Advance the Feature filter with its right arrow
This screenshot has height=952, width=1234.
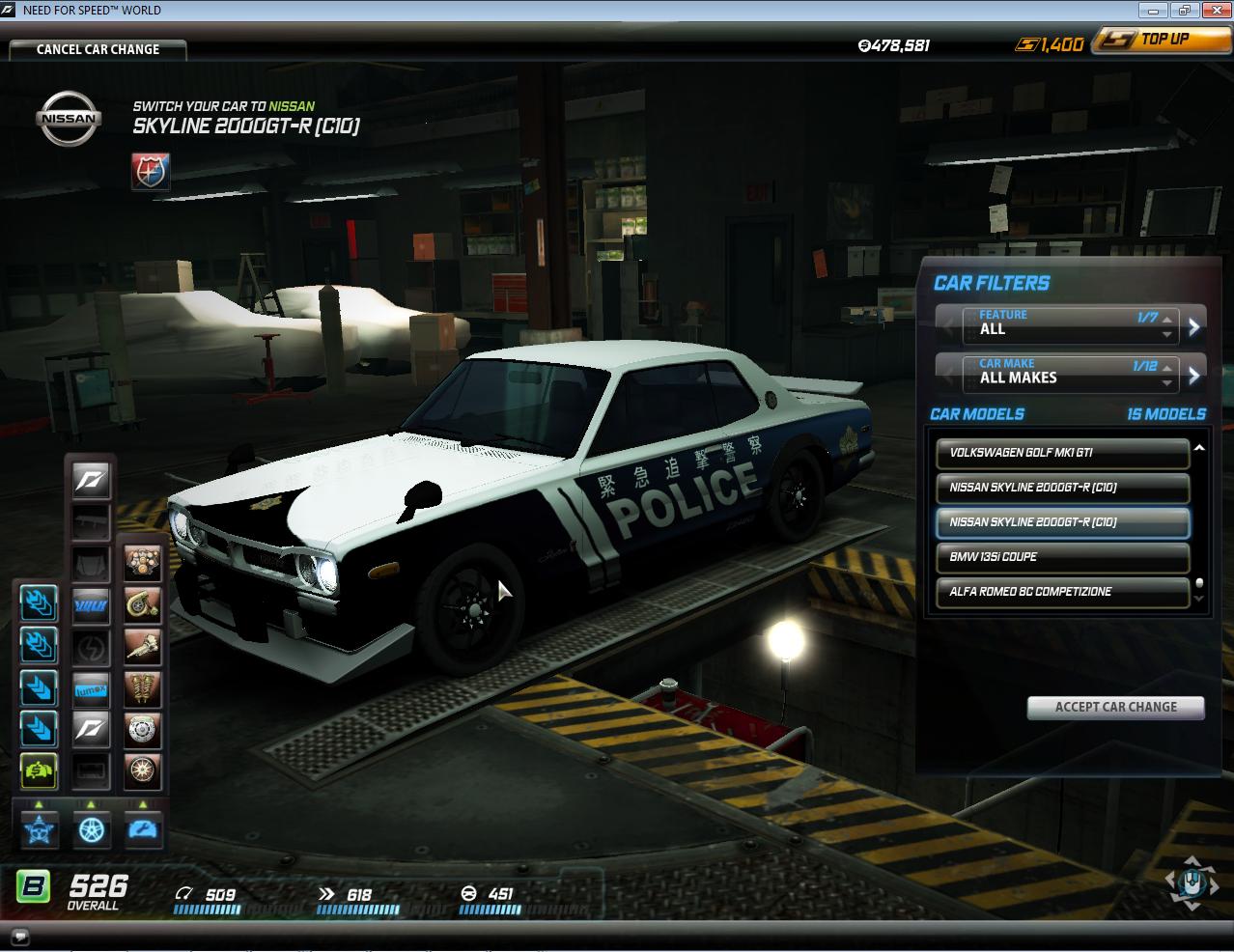point(1194,326)
